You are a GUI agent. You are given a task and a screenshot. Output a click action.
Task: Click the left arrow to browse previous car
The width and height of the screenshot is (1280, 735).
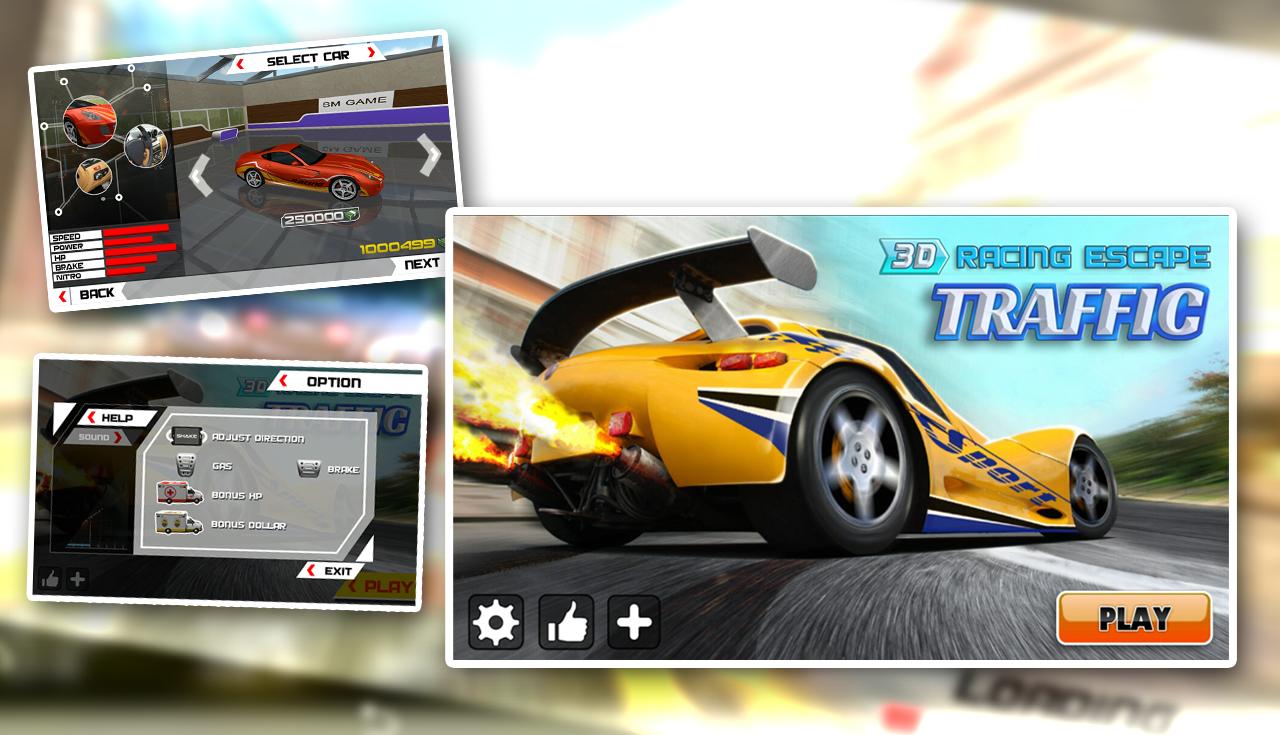pyautogui.click(x=198, y=175)
